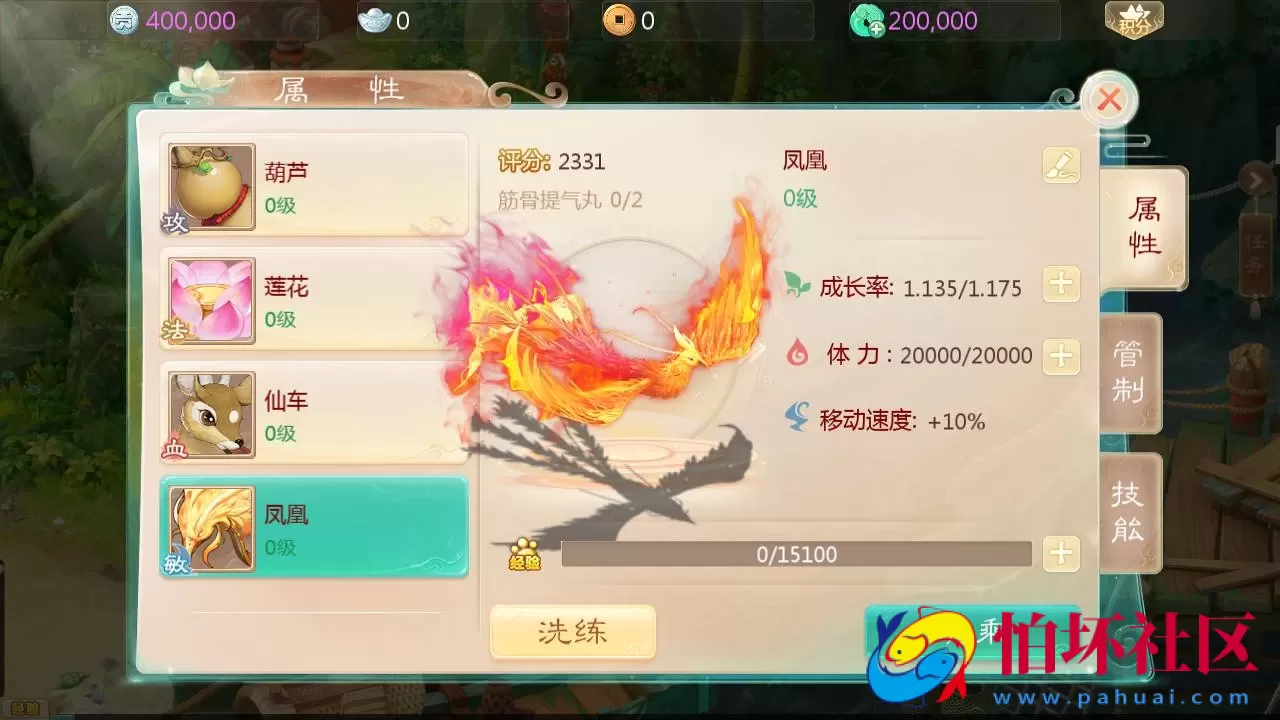
Task: Click the experience progress bar showing 0/15100
Action: (796, 554)
